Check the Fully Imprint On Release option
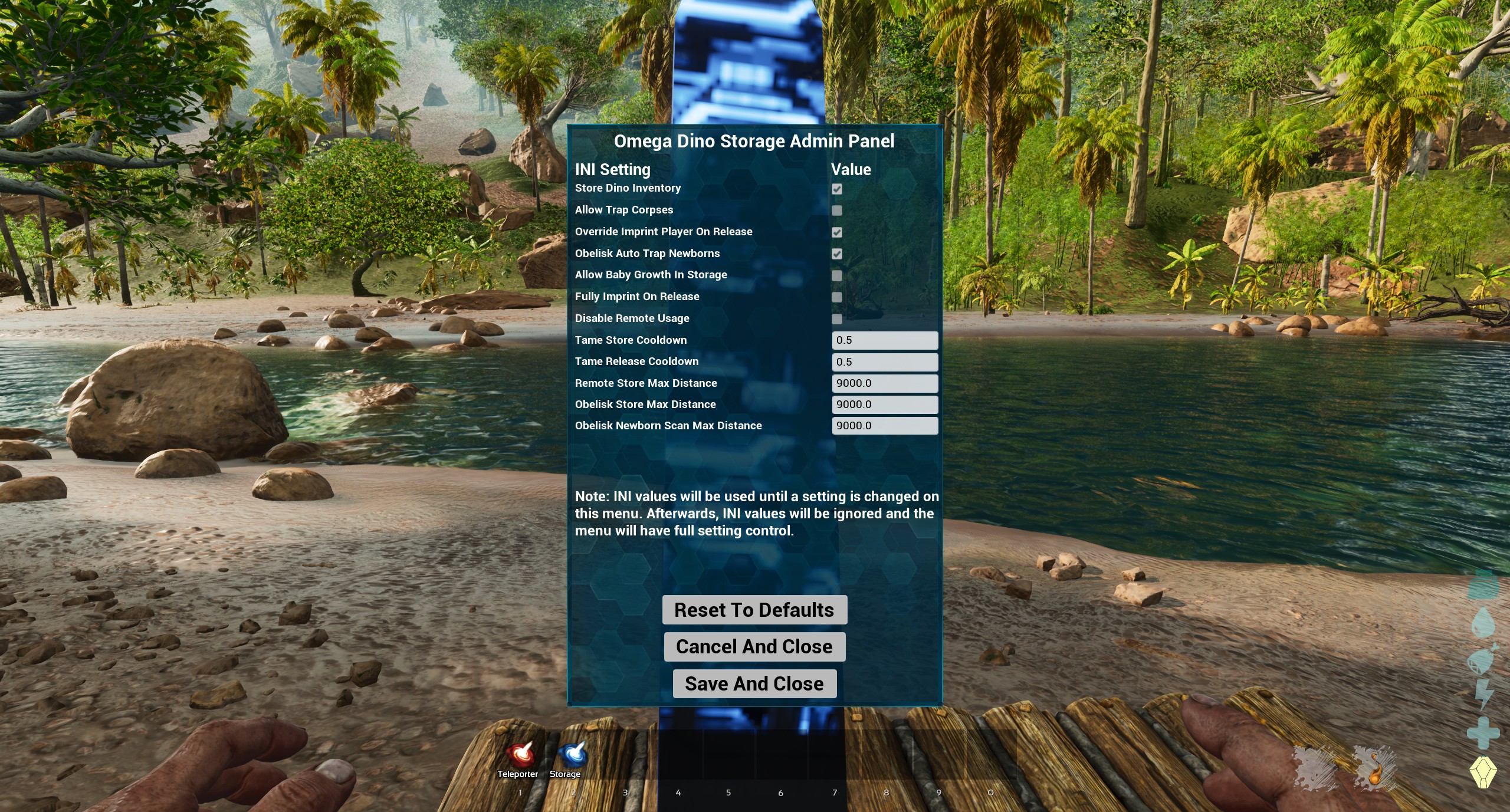 (x=837, y=297)
